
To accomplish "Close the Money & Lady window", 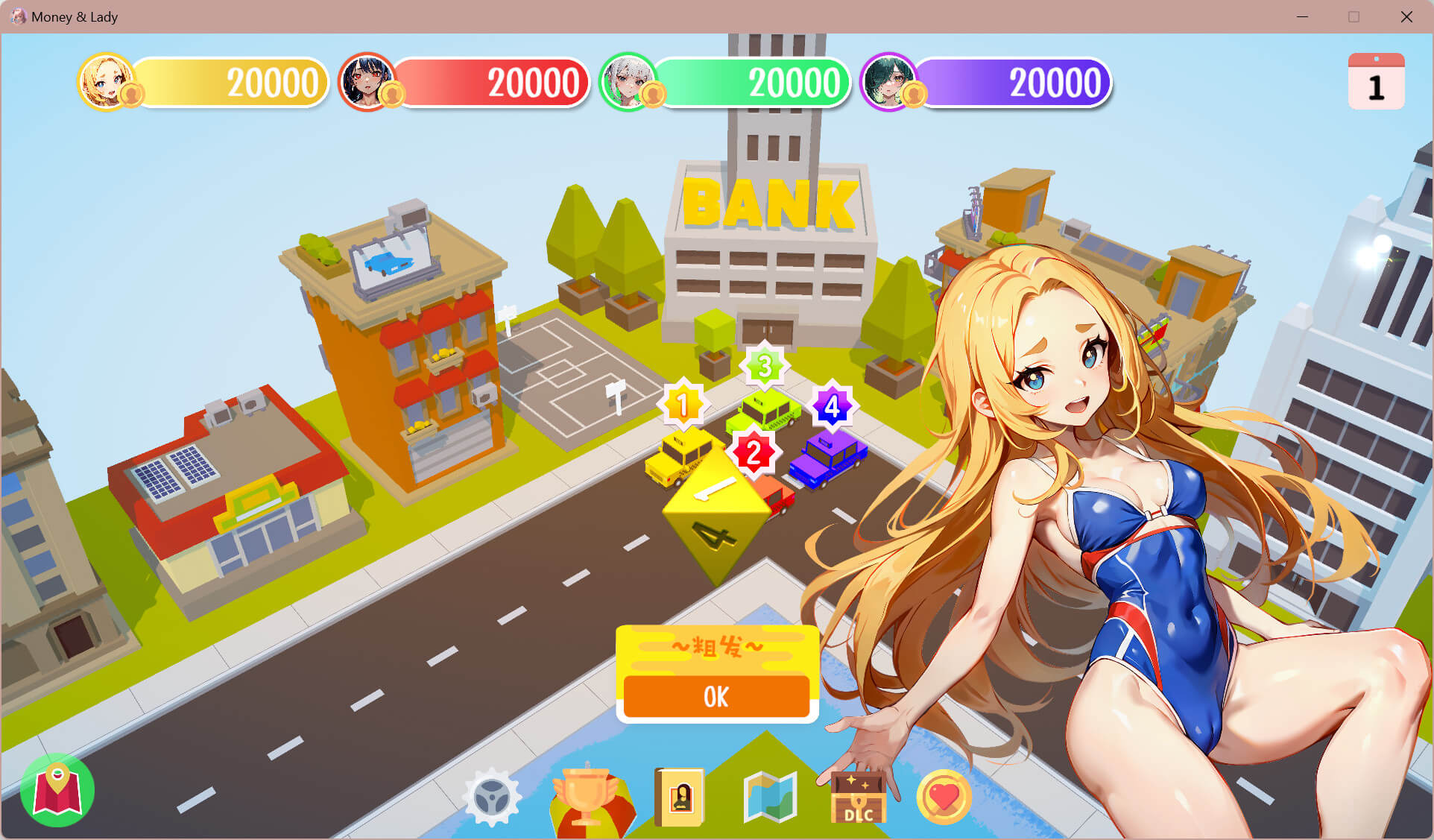I will [1406, 16].
